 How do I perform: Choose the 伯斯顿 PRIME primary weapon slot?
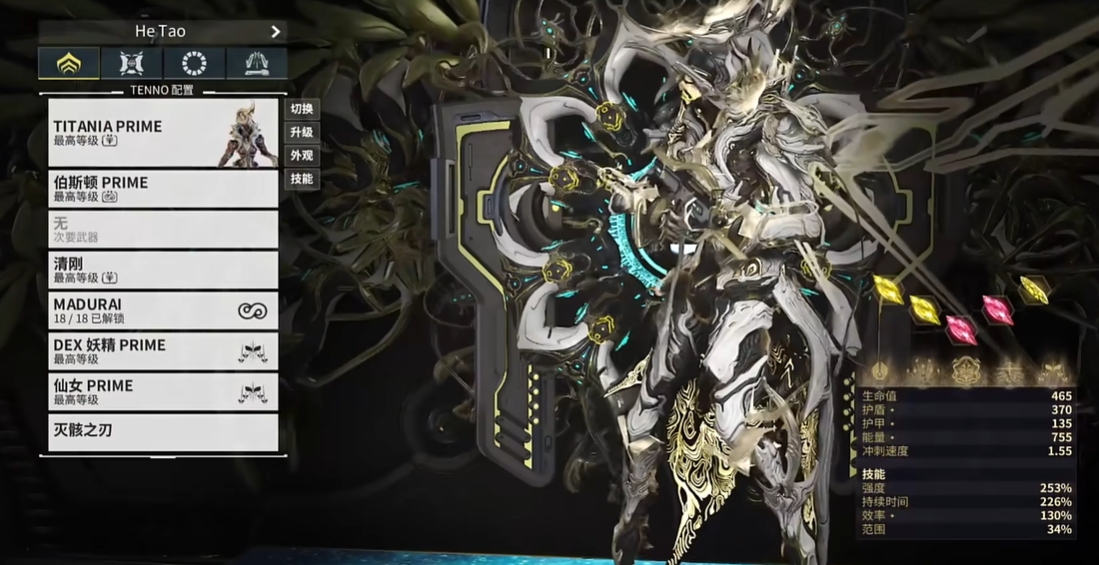163,189
